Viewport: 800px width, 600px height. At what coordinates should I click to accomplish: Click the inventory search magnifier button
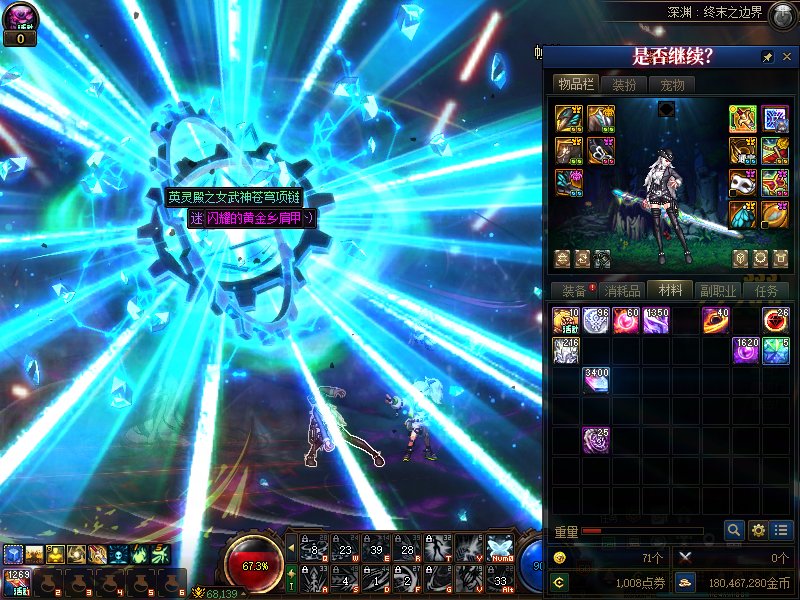point(734,530)
